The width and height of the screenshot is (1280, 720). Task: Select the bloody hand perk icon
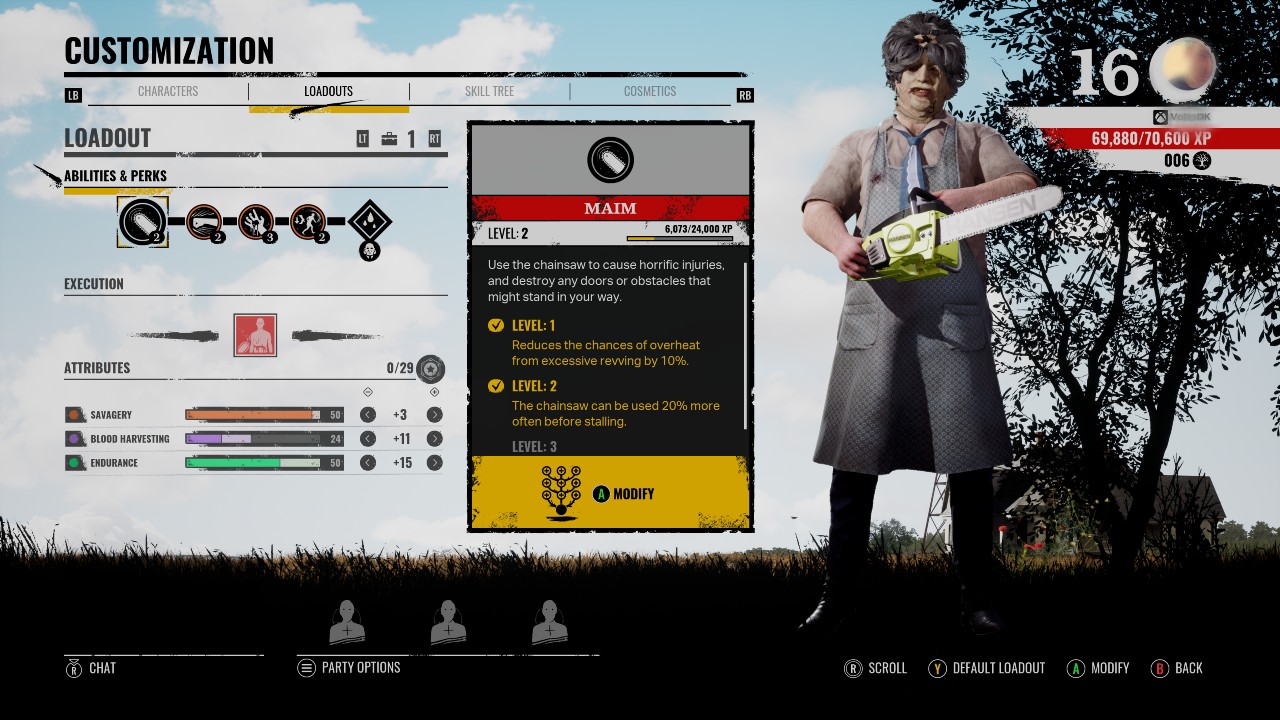256,221
